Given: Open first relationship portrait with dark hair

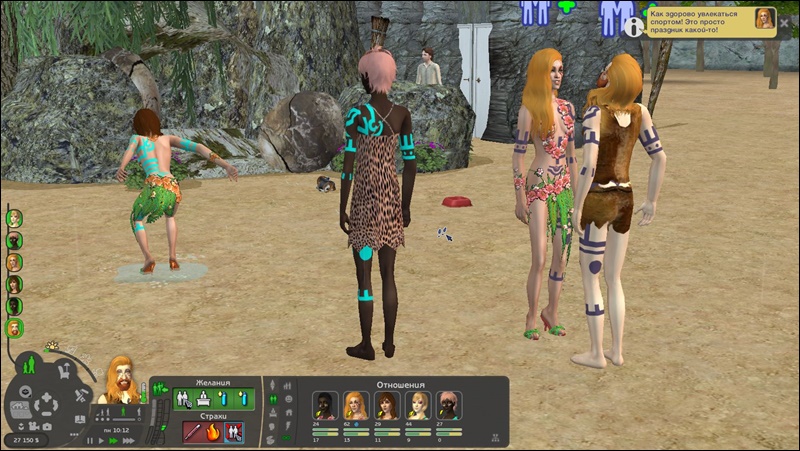Looking at the screenshot, I should click(325, 404).
